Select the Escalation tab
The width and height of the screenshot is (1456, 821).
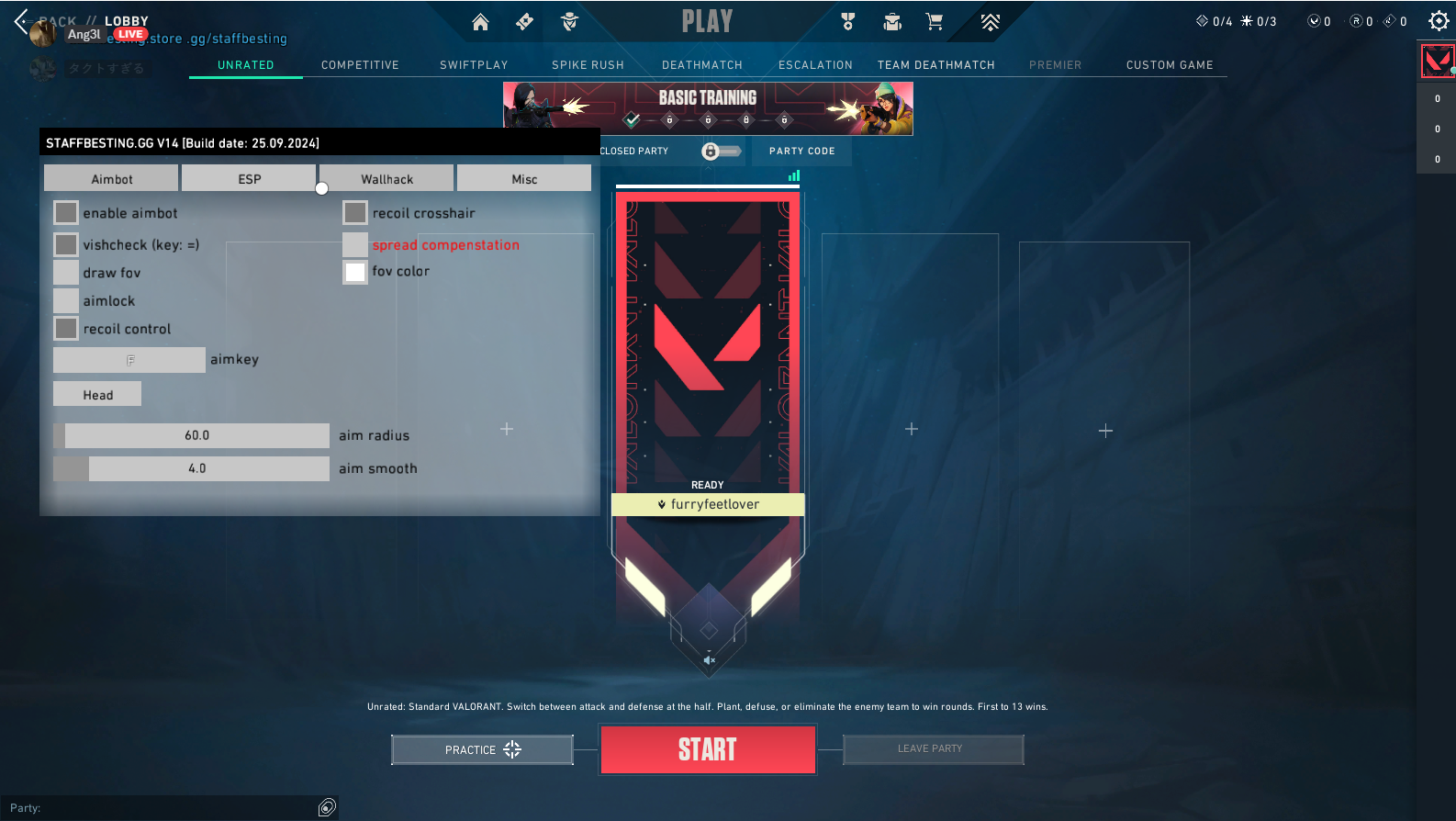click(815, 65)
